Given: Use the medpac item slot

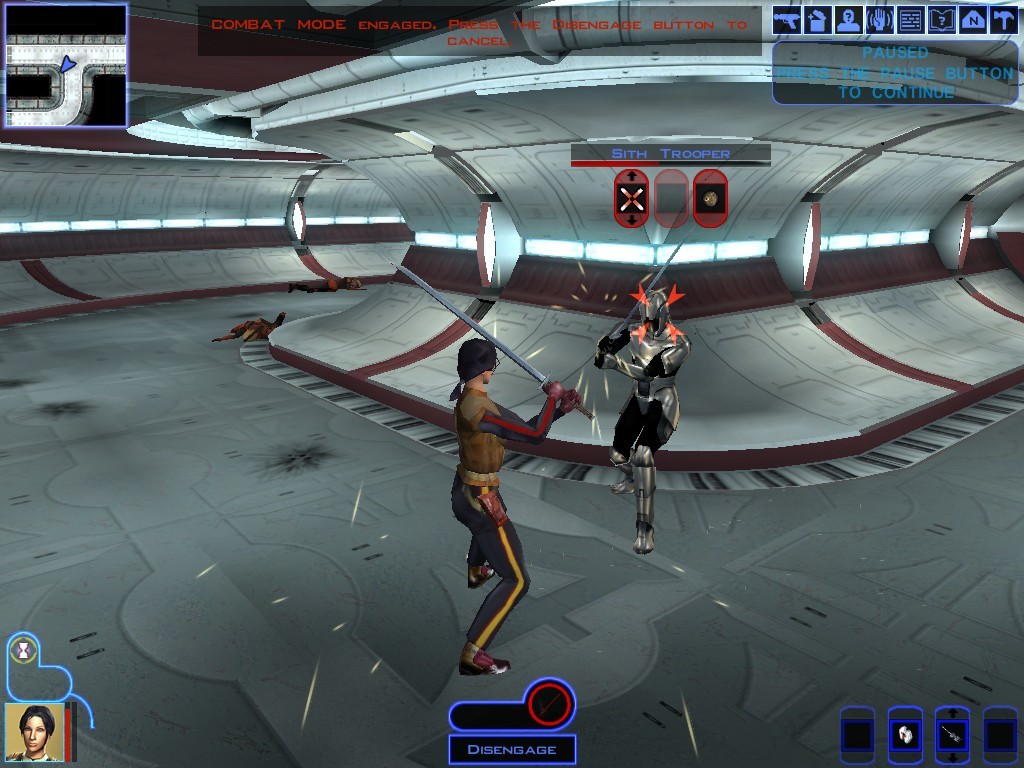Looking at the screenshot, I should coord(904,736).
